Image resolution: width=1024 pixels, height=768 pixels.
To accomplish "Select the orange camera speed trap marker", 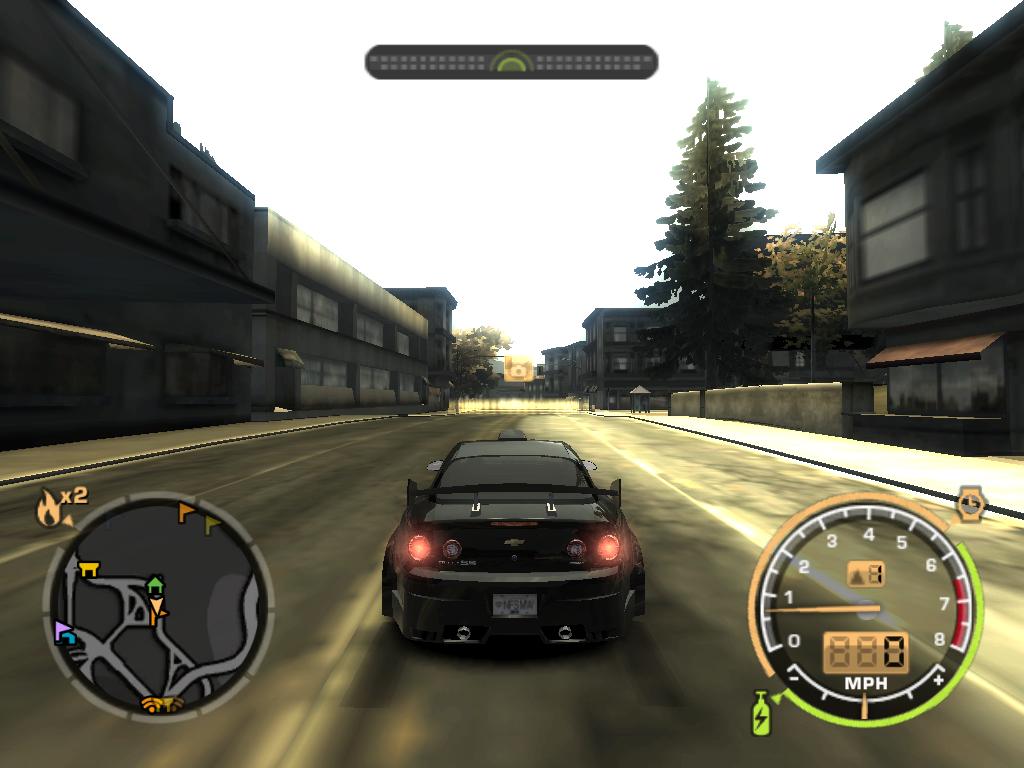I will point(518,369).
